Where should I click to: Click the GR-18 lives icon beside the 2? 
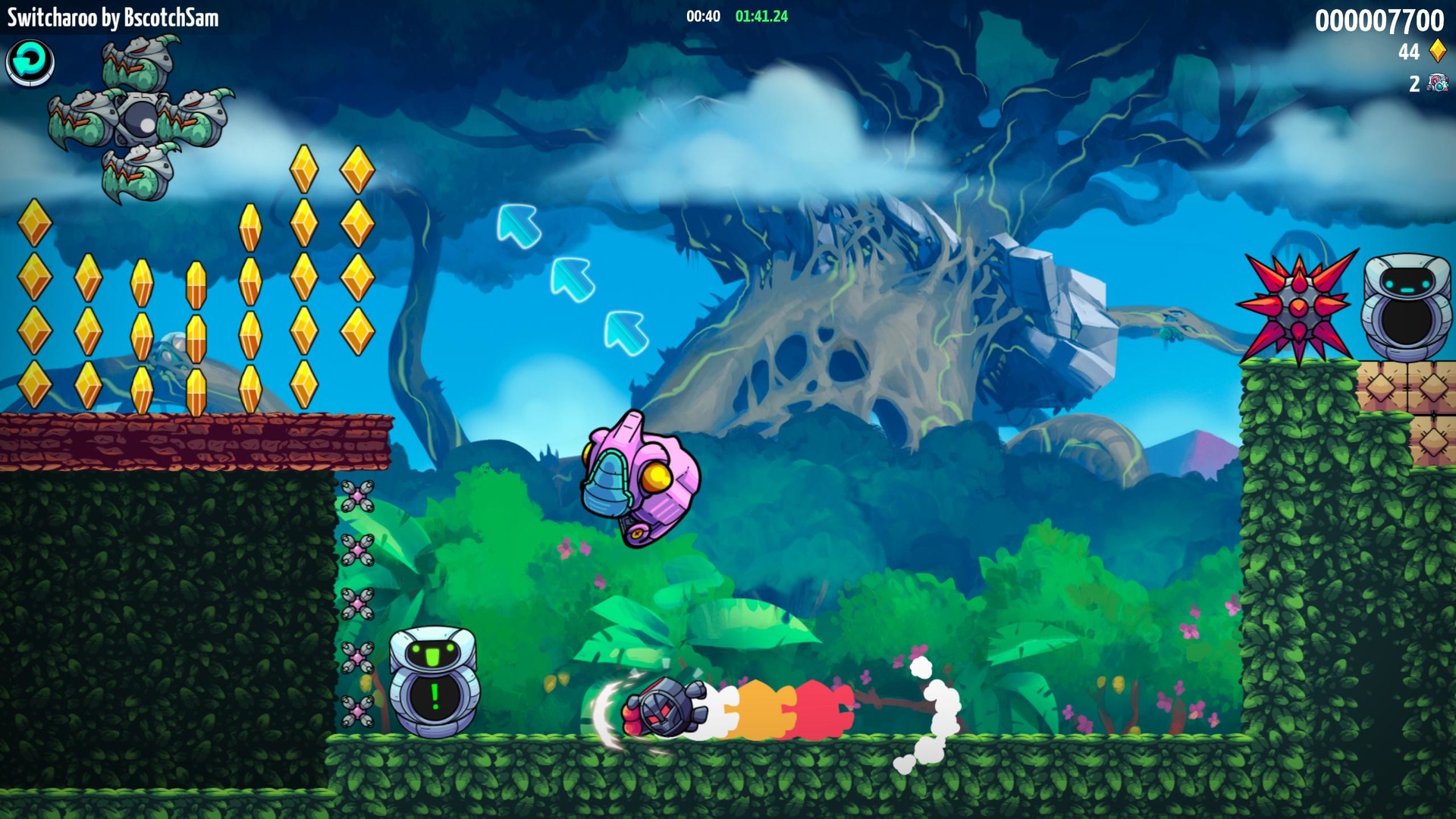(1437, 83)
